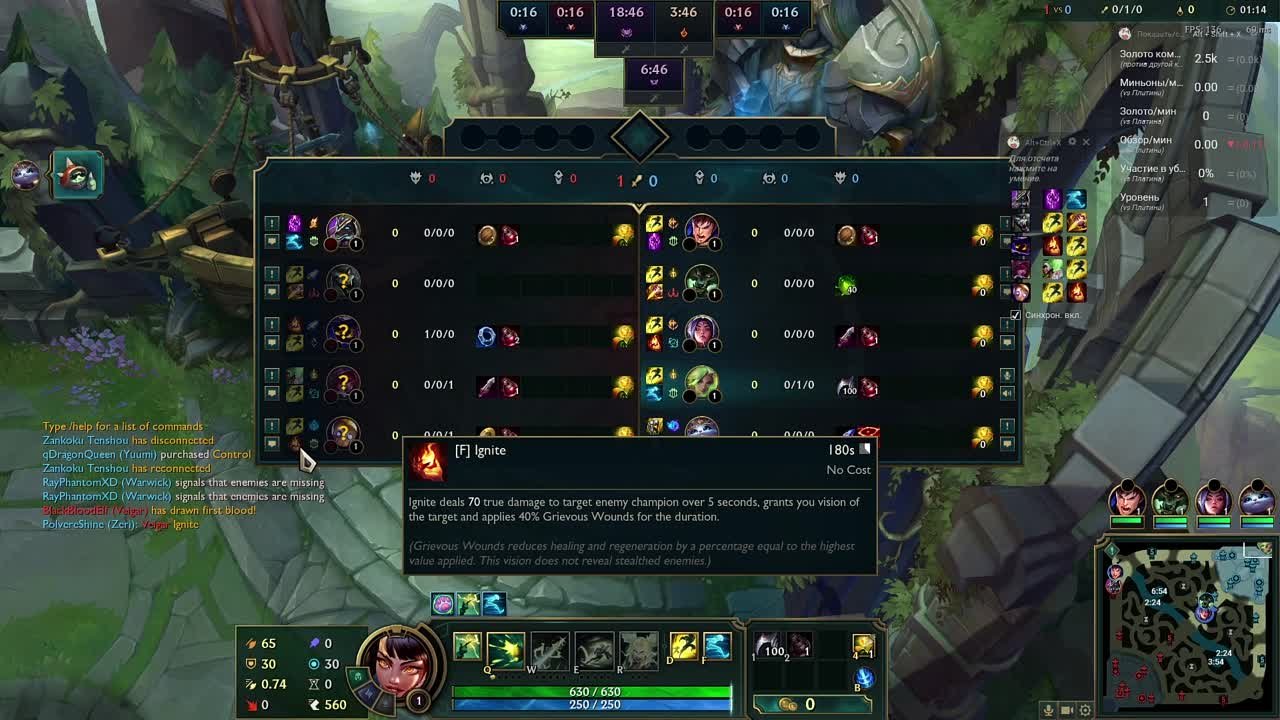This screenshot has width=1280, height=720.
Task: Toggle the Синхрон. вкл. checkbox on the overlay
Action: click(1016, 313)
